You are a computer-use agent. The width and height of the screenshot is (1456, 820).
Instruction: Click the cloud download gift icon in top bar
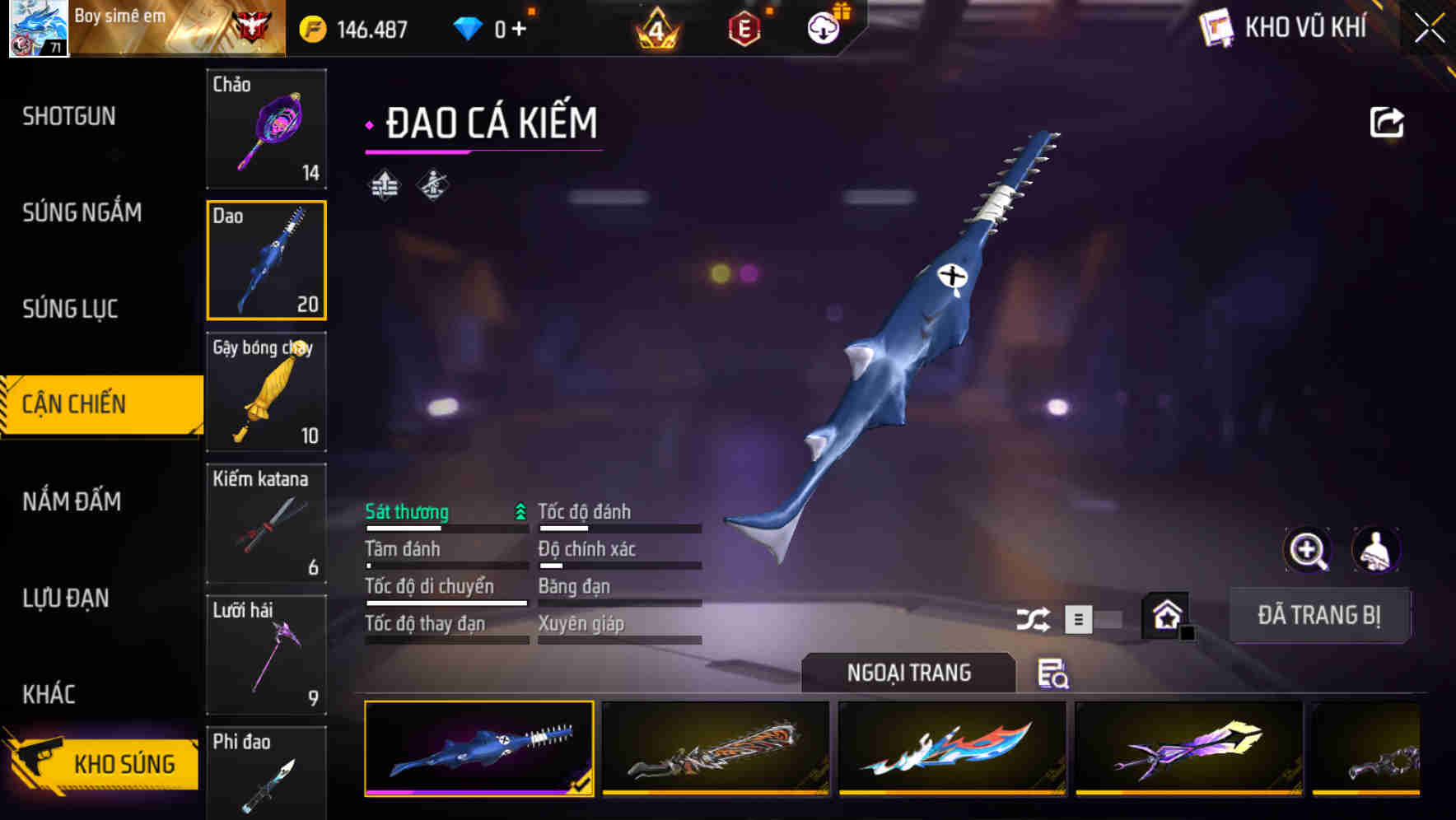(824, 27)
